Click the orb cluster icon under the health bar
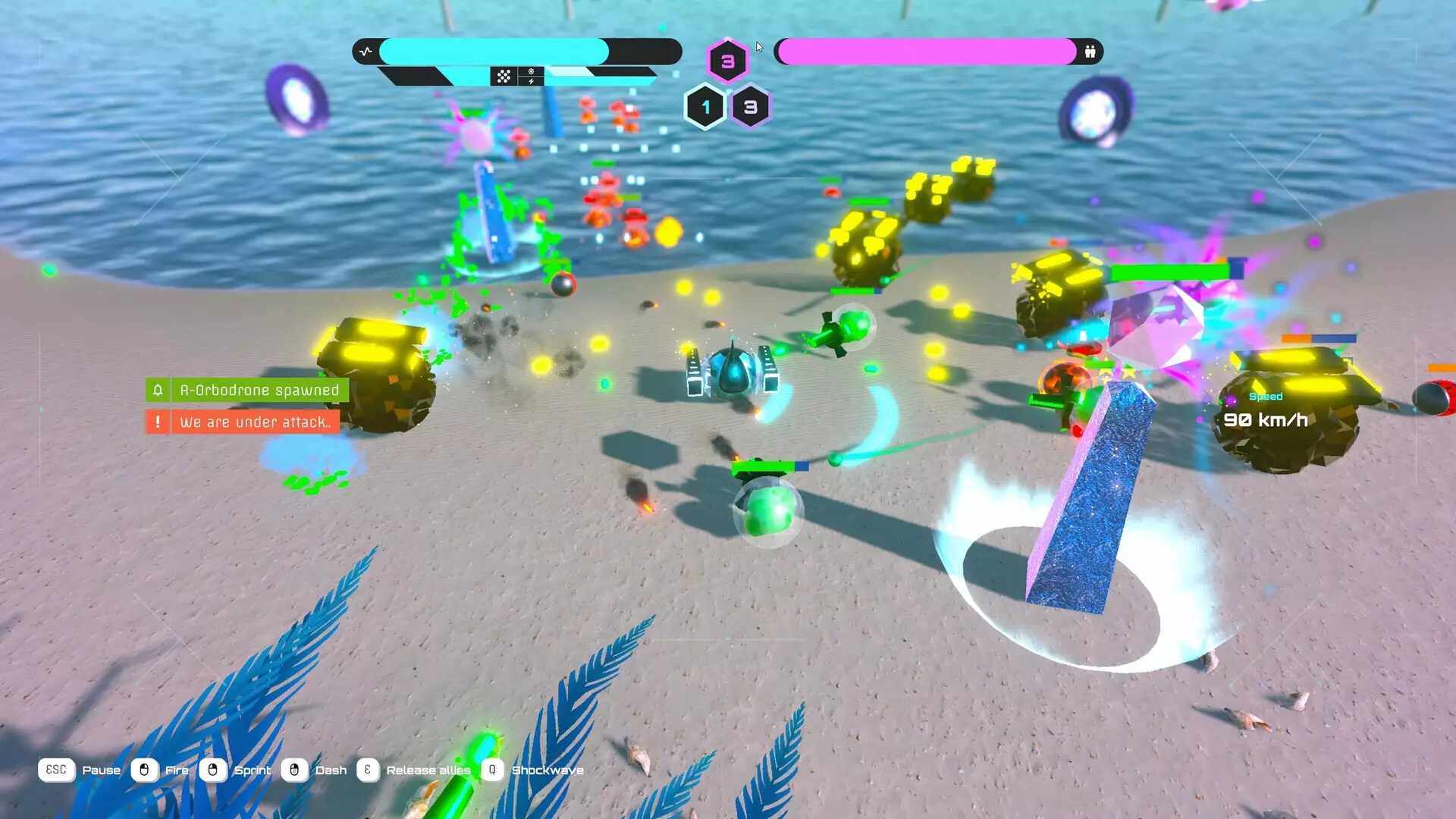 (x=504, y=77)
